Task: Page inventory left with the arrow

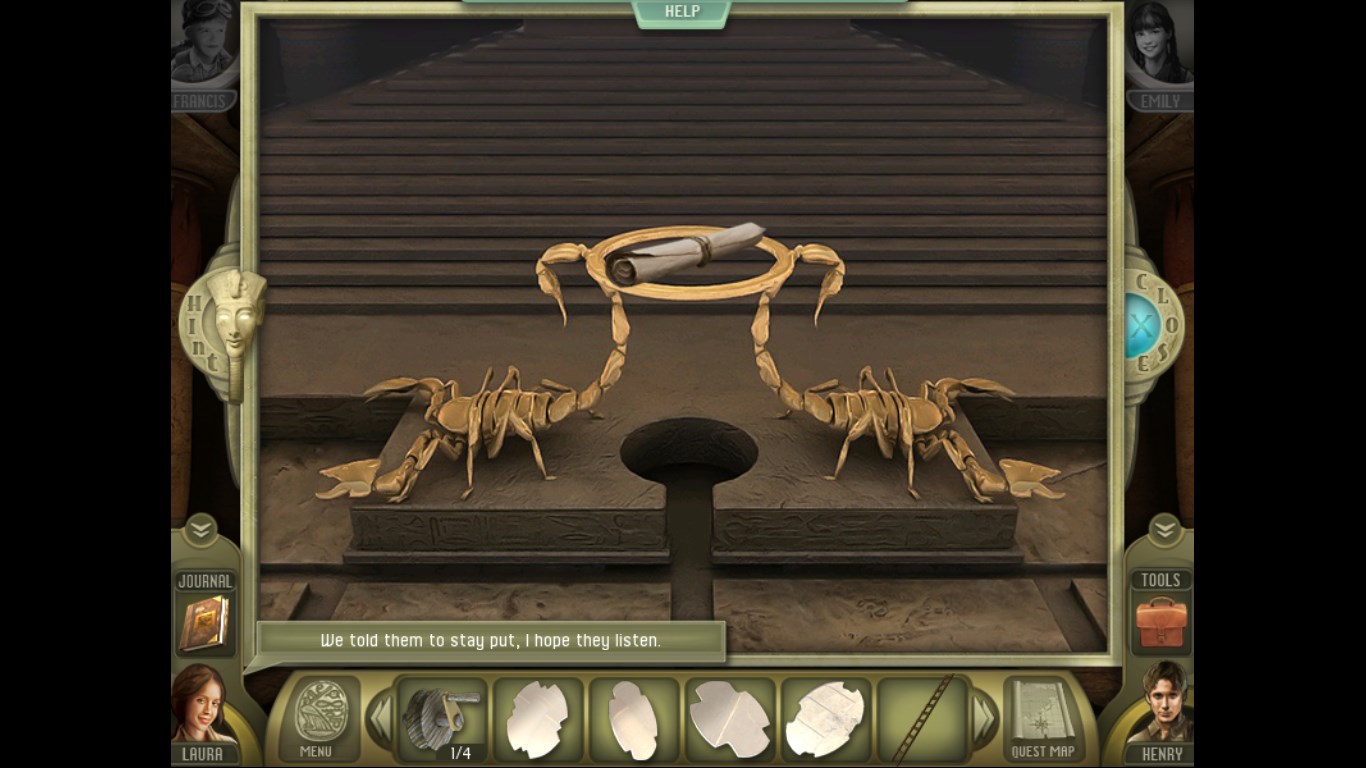Action: pos(379,718)
